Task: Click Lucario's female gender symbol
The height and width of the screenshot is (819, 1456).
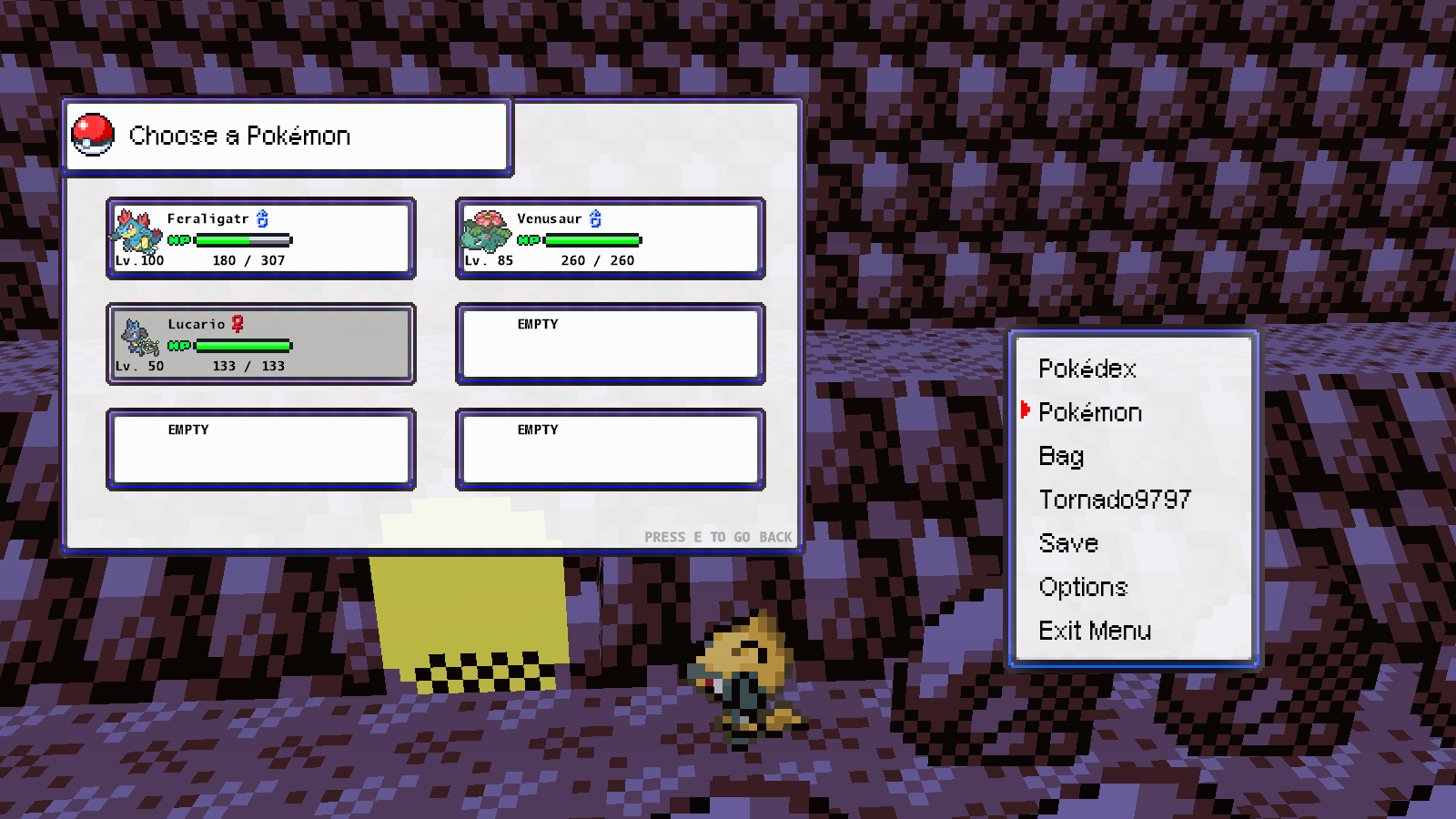Action: [x=238, y=324]
